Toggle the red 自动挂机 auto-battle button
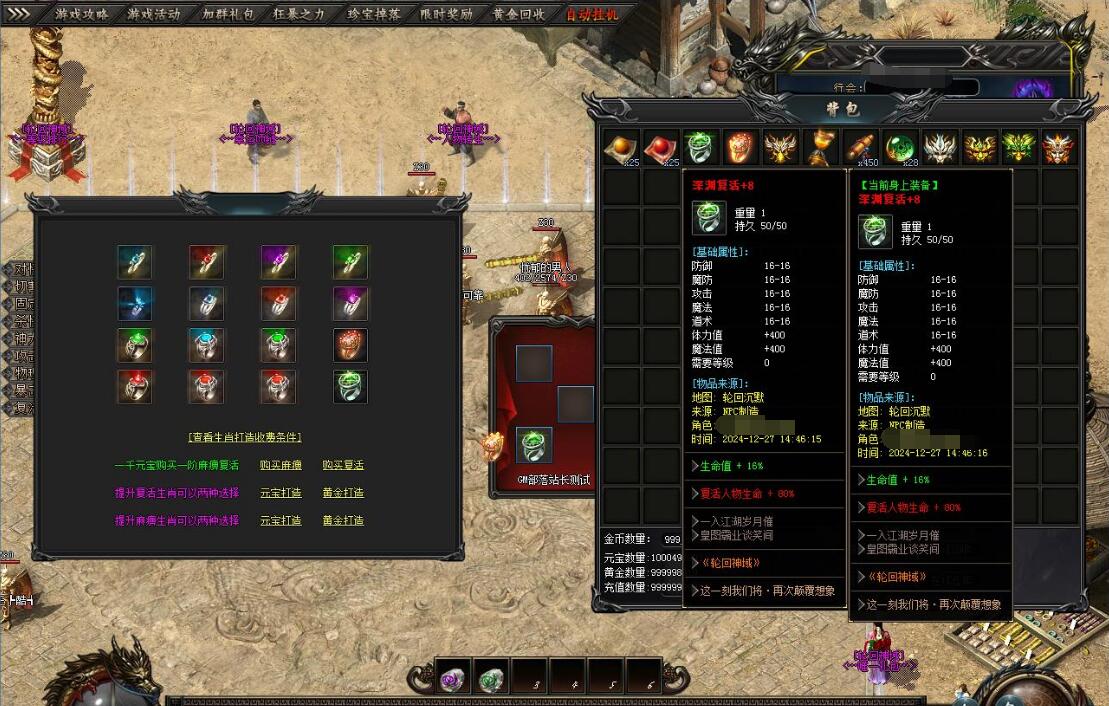 pyautogui.click(x=592, y=14)
